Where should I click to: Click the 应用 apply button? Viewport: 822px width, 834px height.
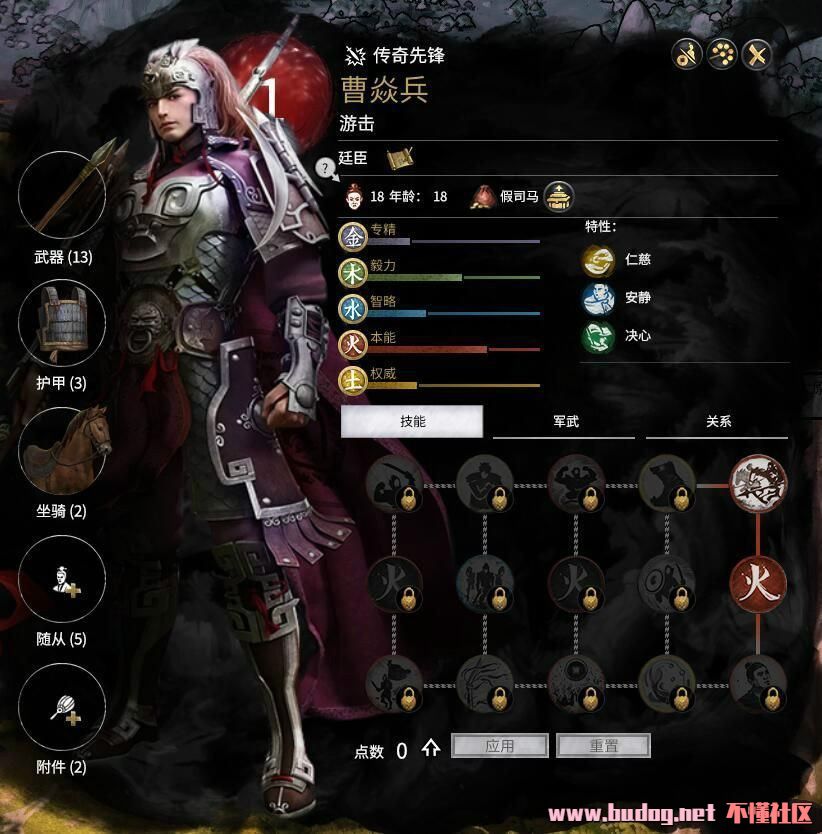500,746
